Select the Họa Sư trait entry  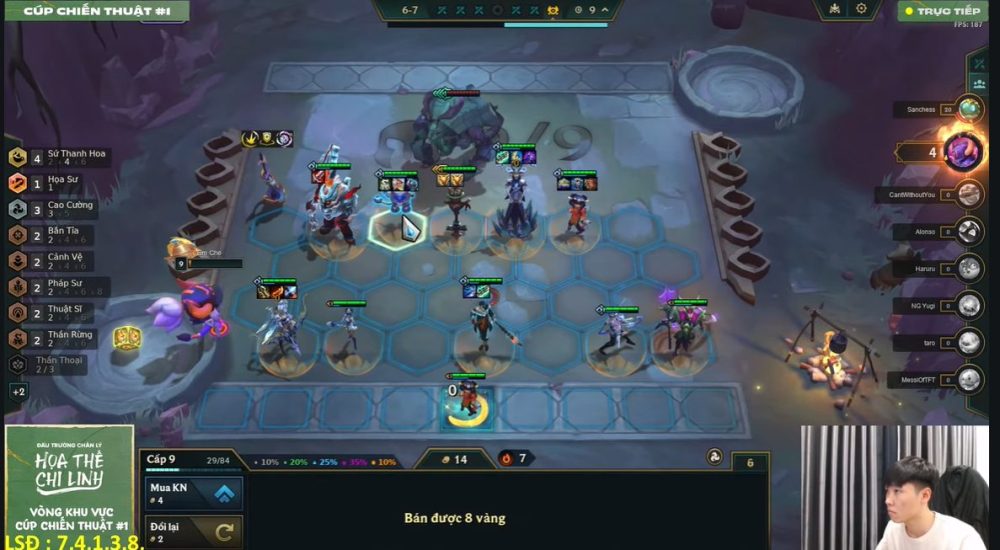[50, 183]
